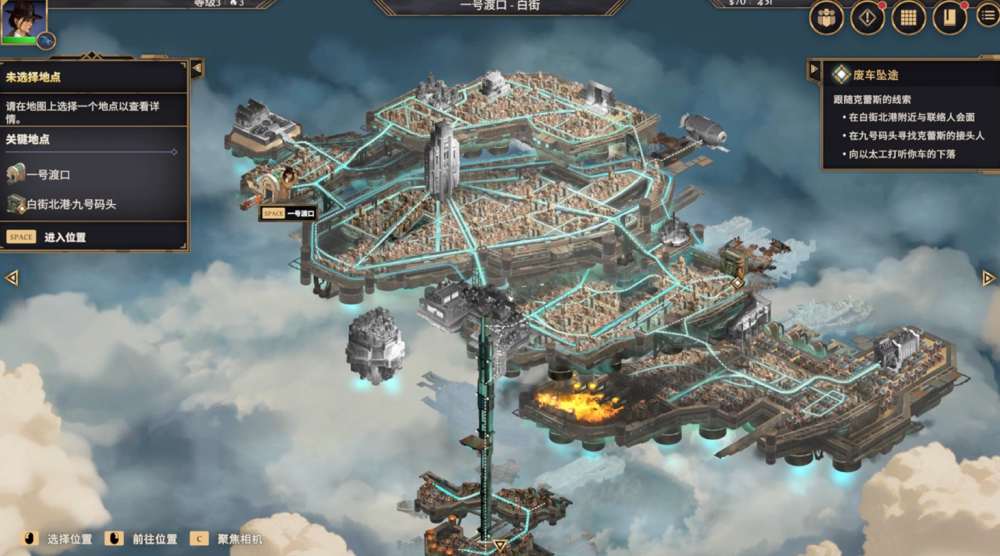This screenshot has height=556, width=1000.
Task: Open the journal book icon
Action: [x=949, y=17]
